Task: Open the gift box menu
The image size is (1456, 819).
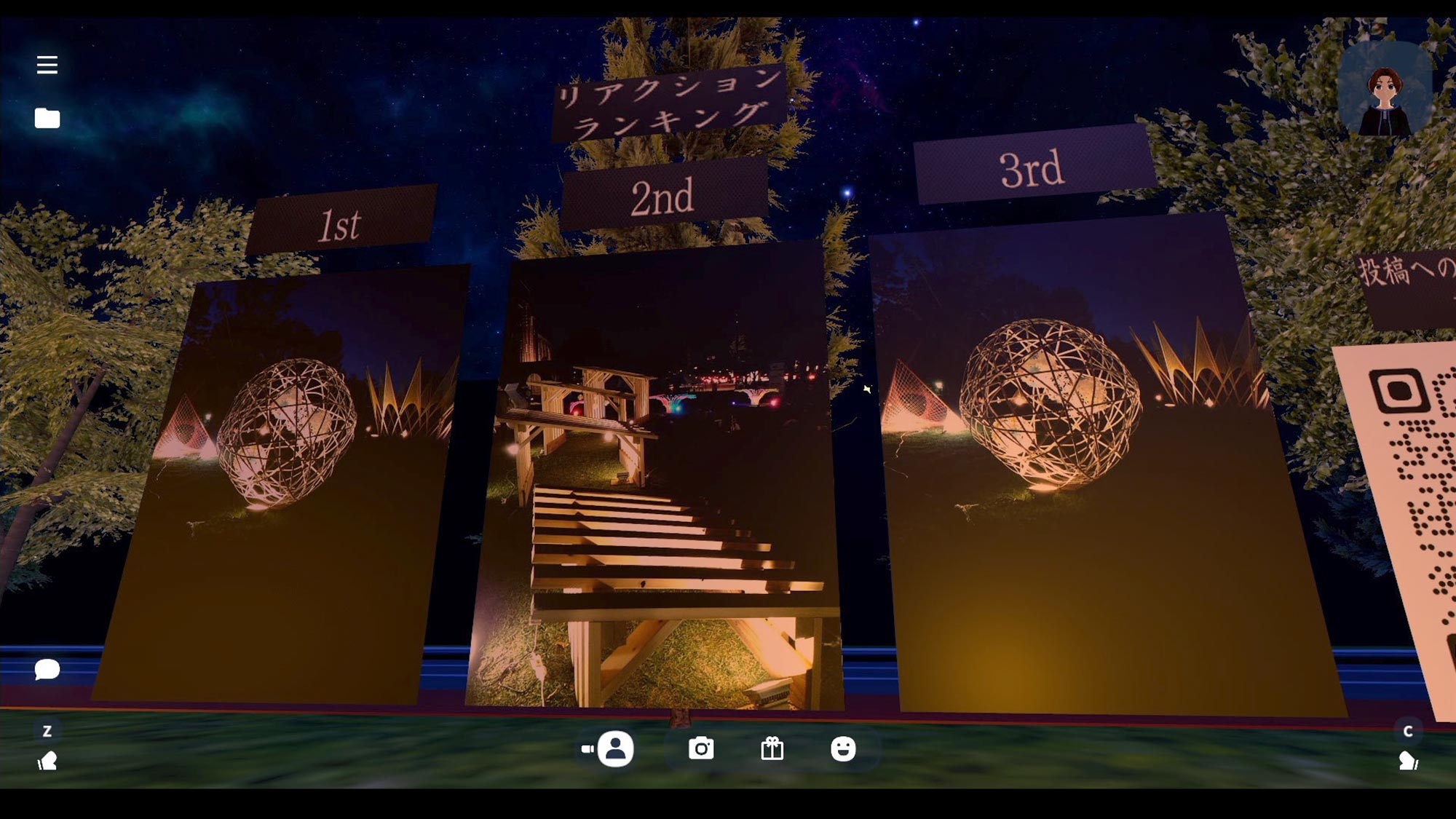Action: [772, 748]
